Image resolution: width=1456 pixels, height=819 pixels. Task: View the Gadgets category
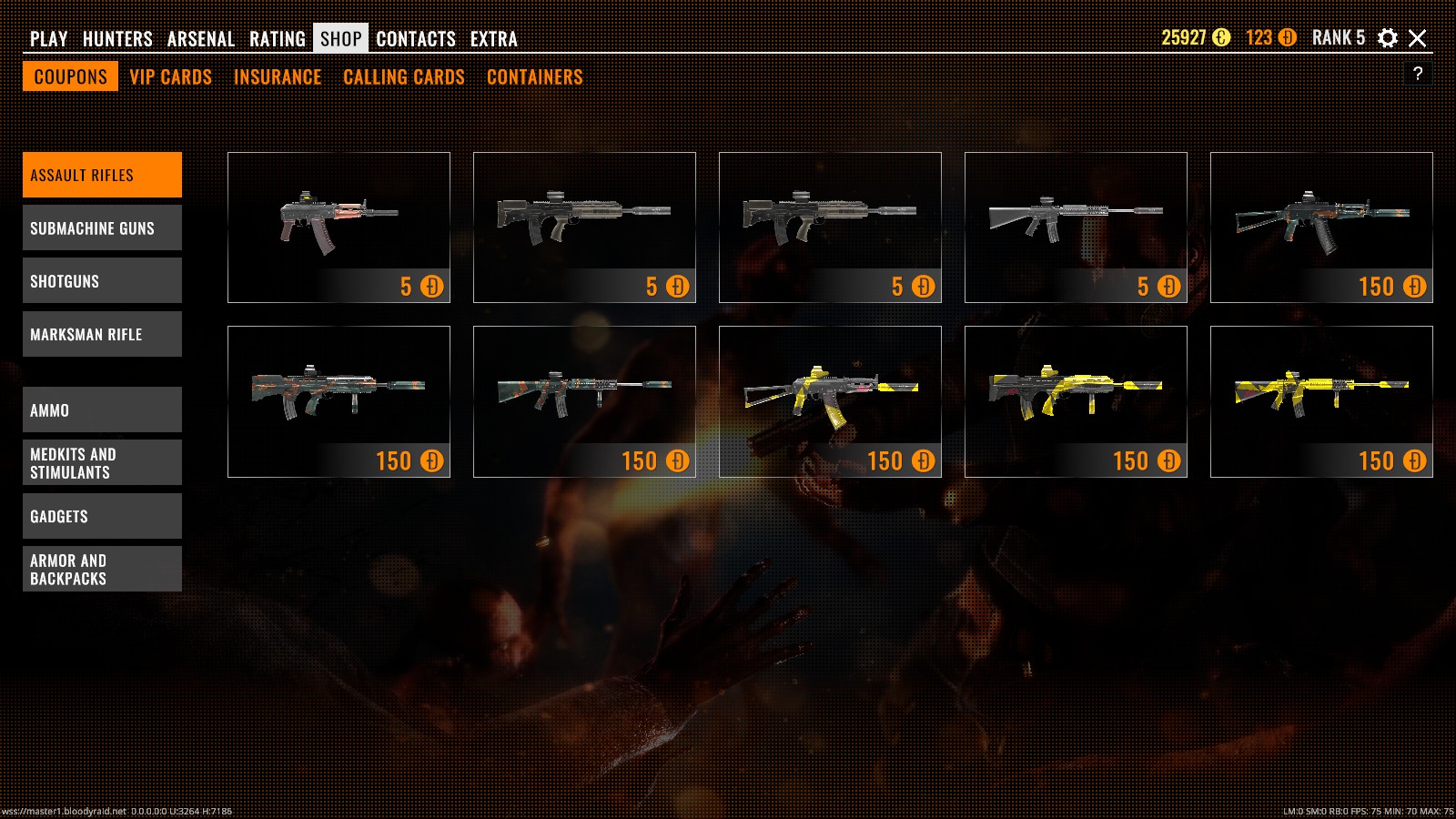coord(102,516)
